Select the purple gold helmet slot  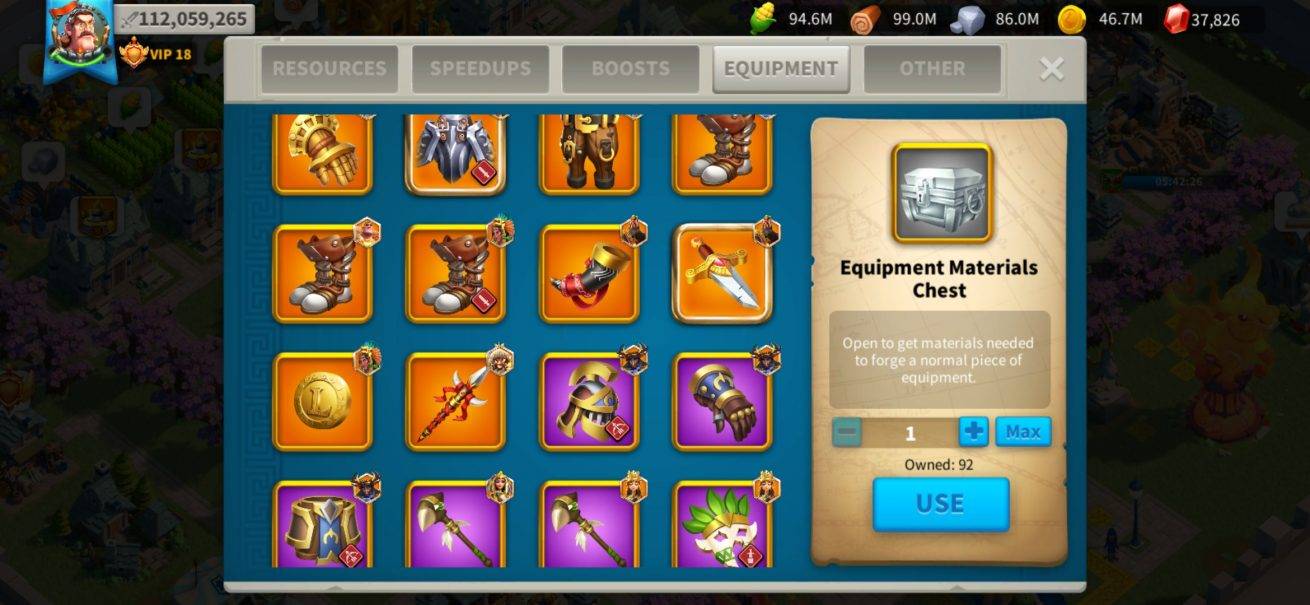[x=590, y=402]
